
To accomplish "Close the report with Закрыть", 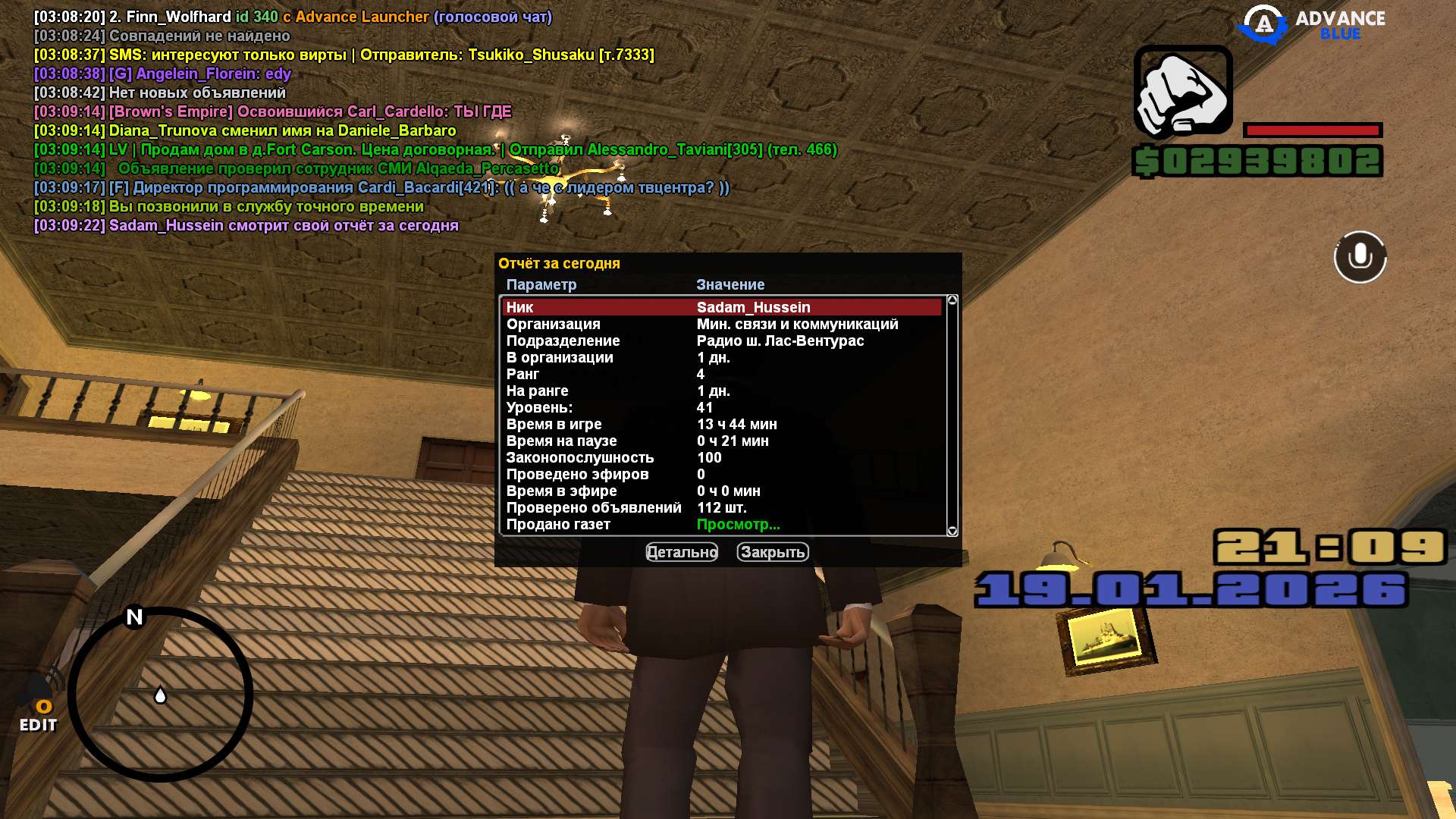I will point(772,552).
